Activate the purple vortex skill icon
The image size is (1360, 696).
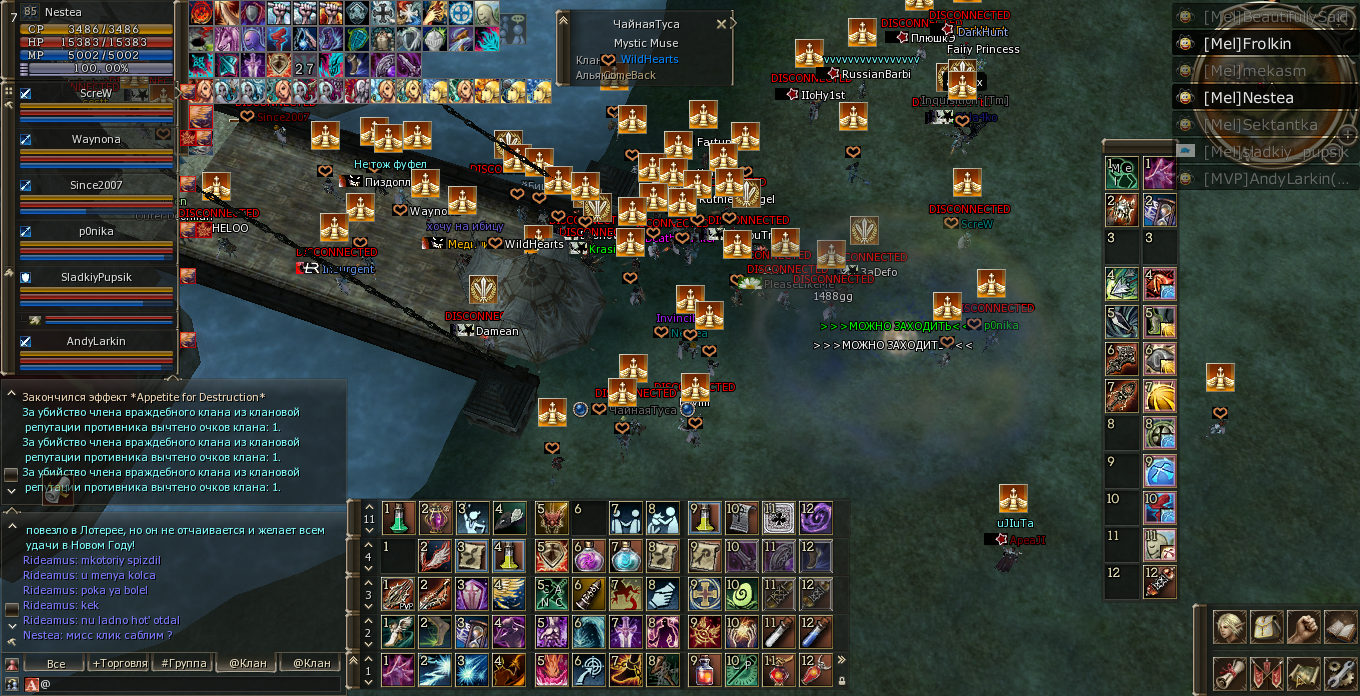[x=815, y=518]
